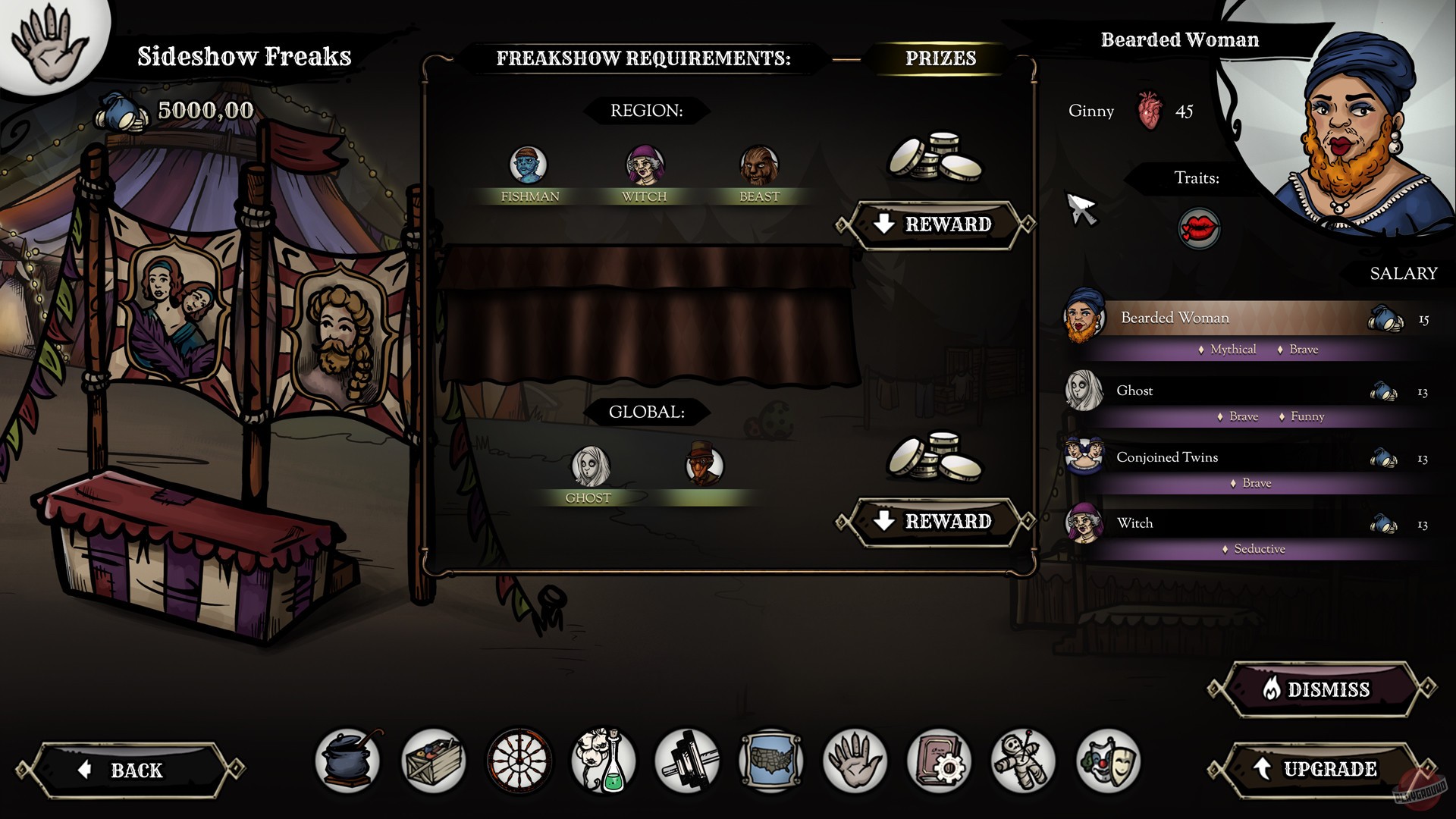
Task: Click the palm-reading hand icon in the toolbar
Action: [x=856, y=762]
